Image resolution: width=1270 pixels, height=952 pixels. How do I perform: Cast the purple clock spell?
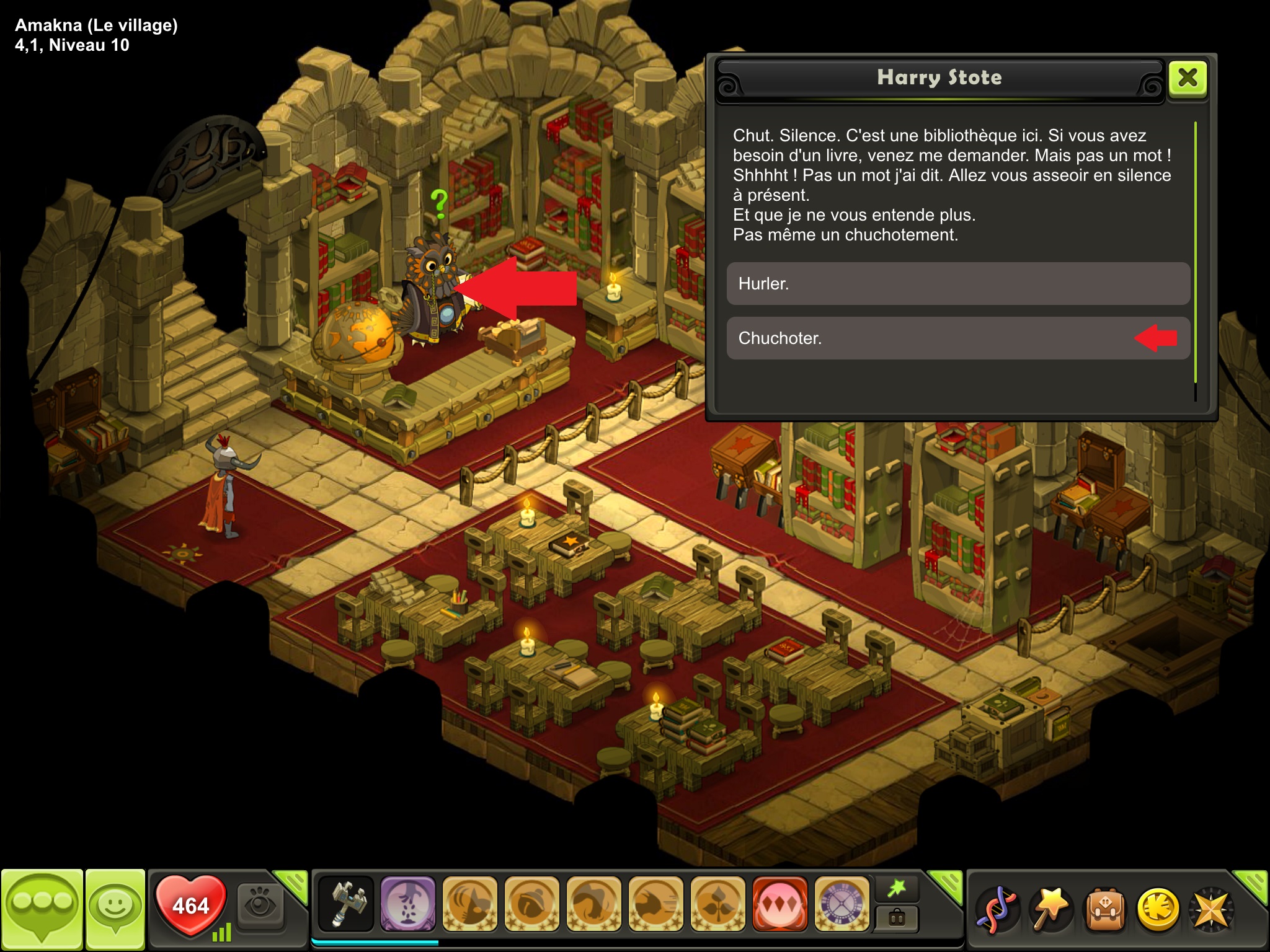(x=841, y=904)
